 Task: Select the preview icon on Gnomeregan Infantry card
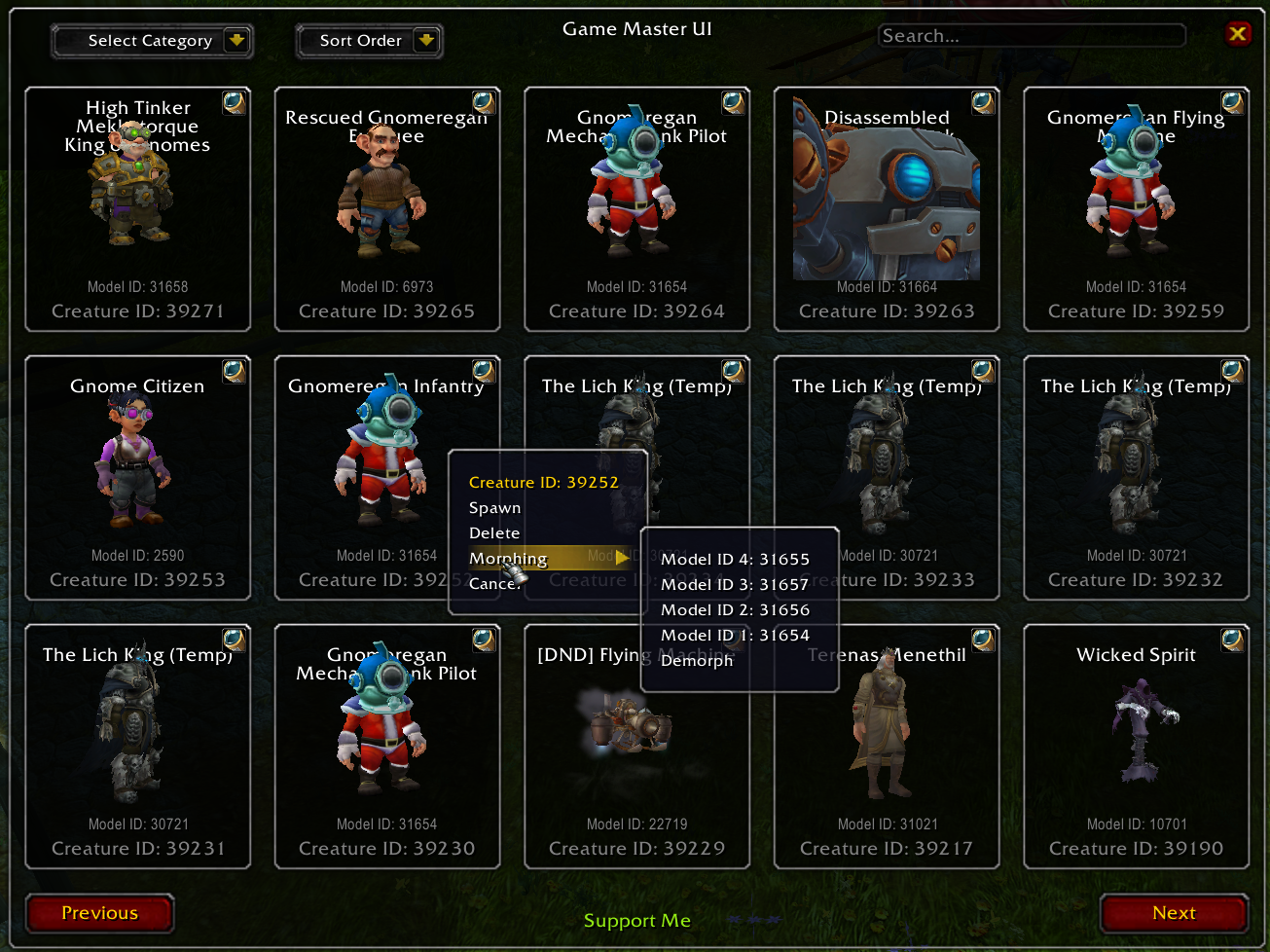[484, 370]
